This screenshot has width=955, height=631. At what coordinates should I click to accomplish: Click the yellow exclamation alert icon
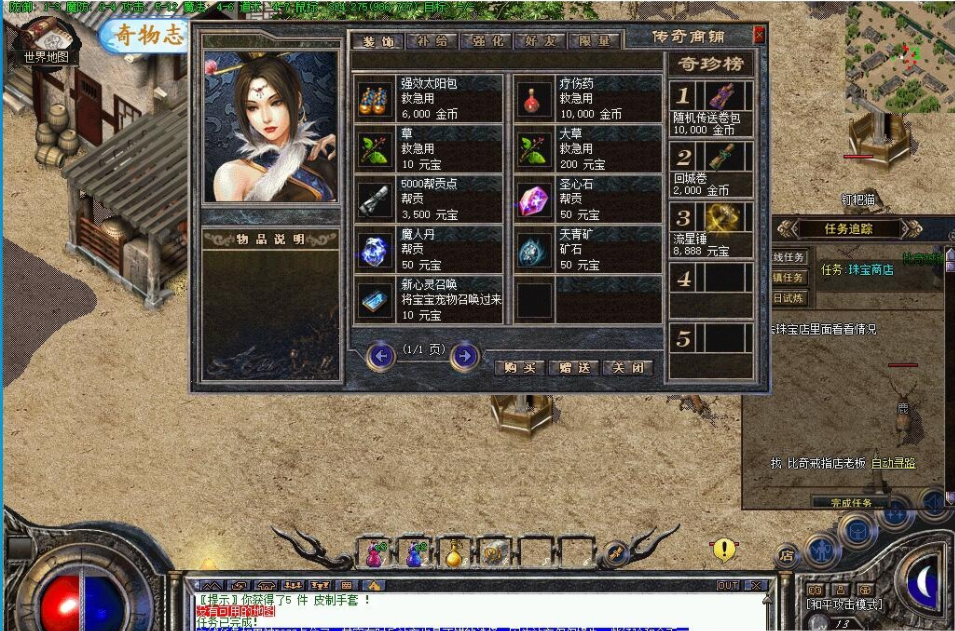pyautogui.click(x=724, y=548)
